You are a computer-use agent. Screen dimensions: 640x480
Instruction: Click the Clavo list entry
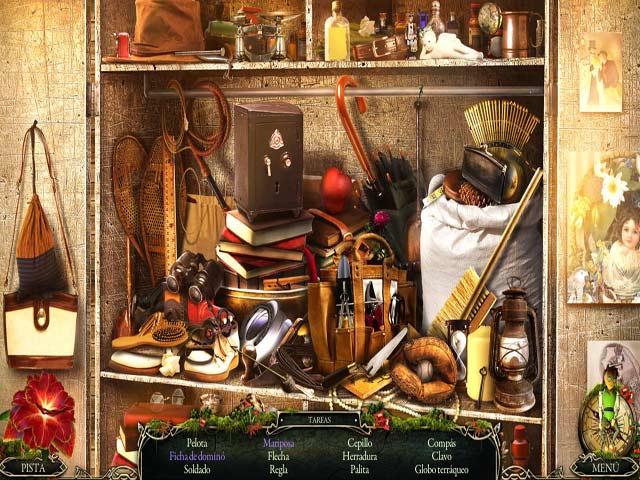point(441,455)
